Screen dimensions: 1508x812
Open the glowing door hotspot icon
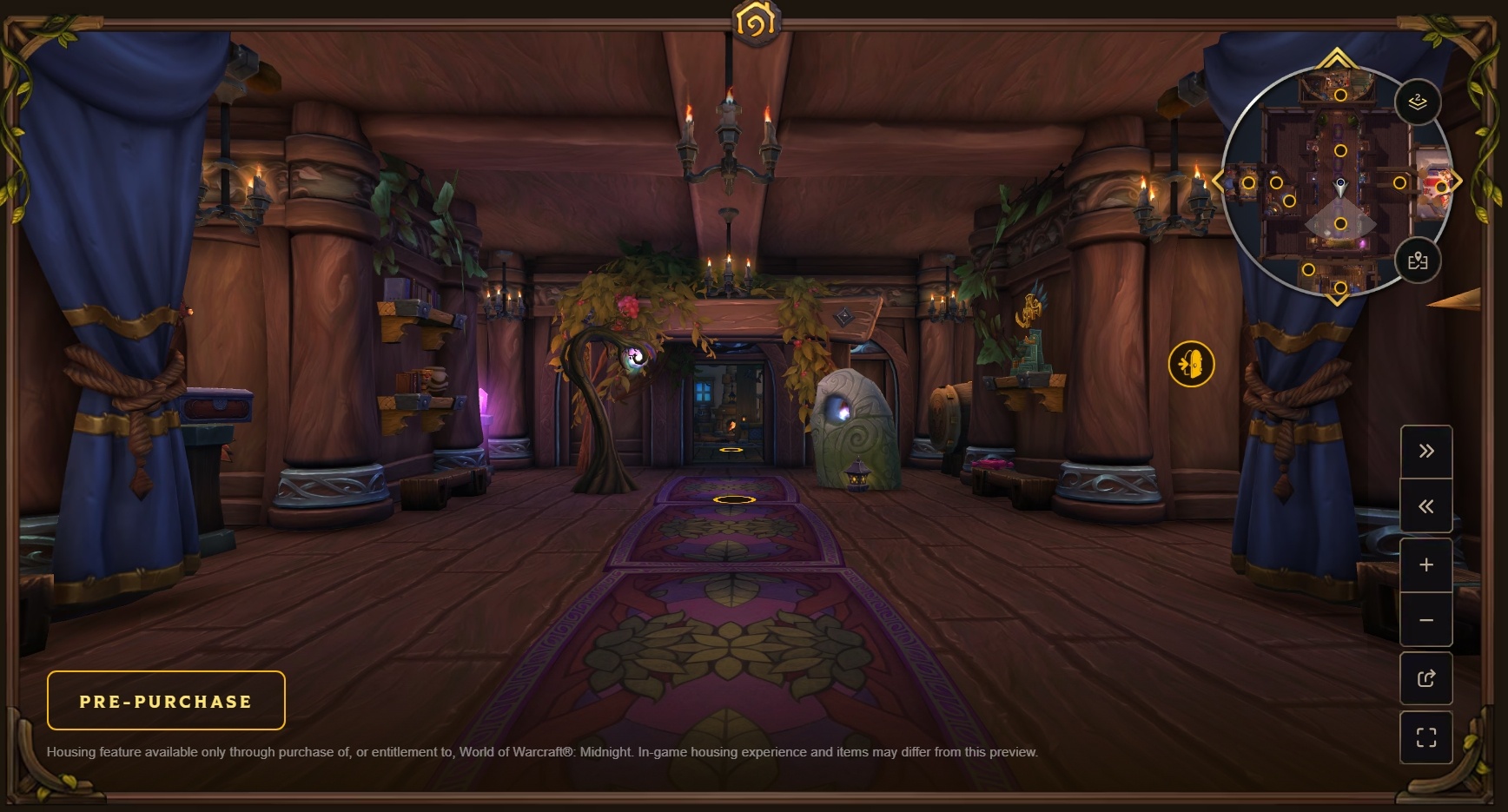point(1192,365)
